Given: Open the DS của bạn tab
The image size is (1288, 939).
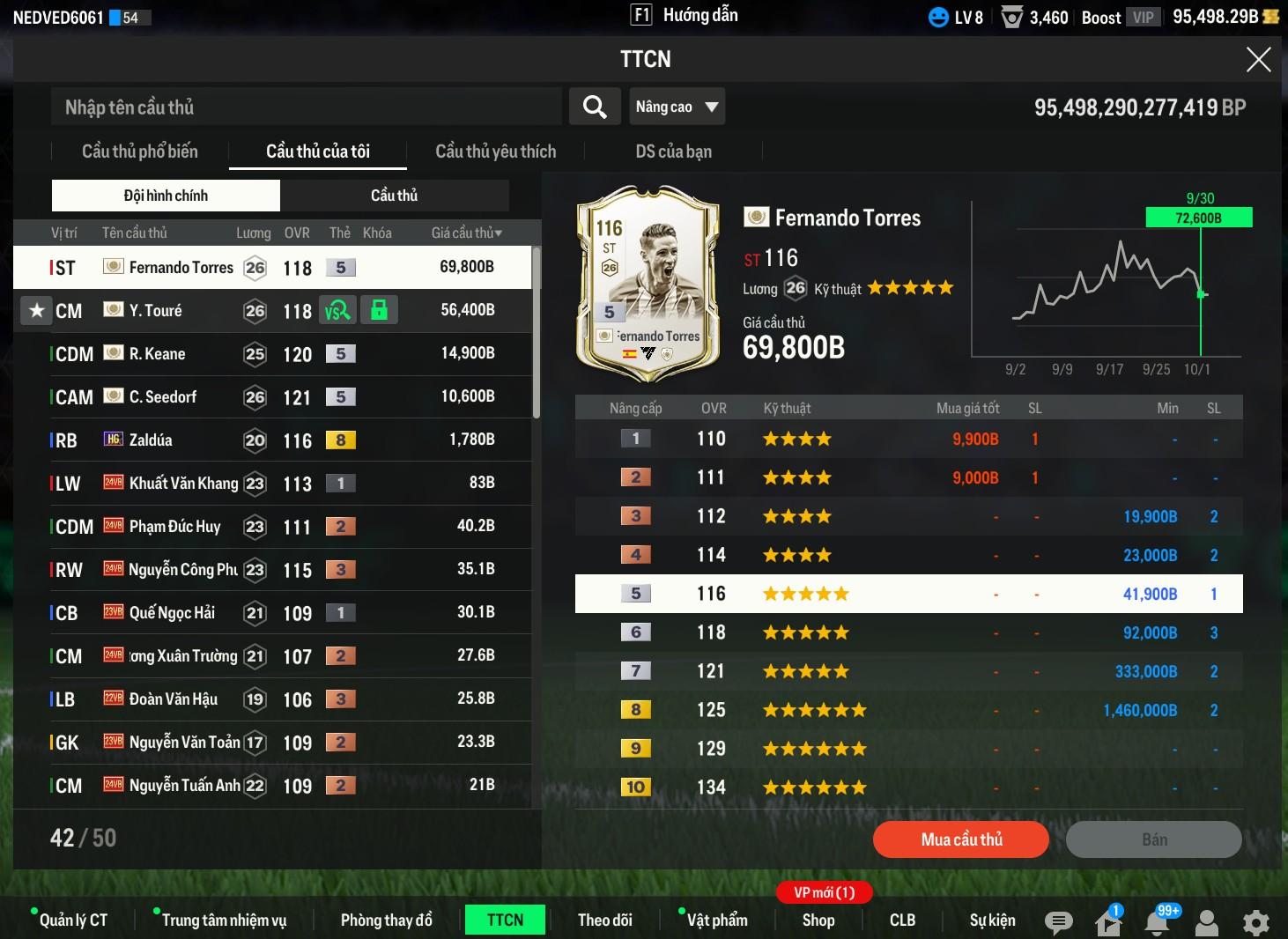Looking at the screenshot, I should [673, 152].
